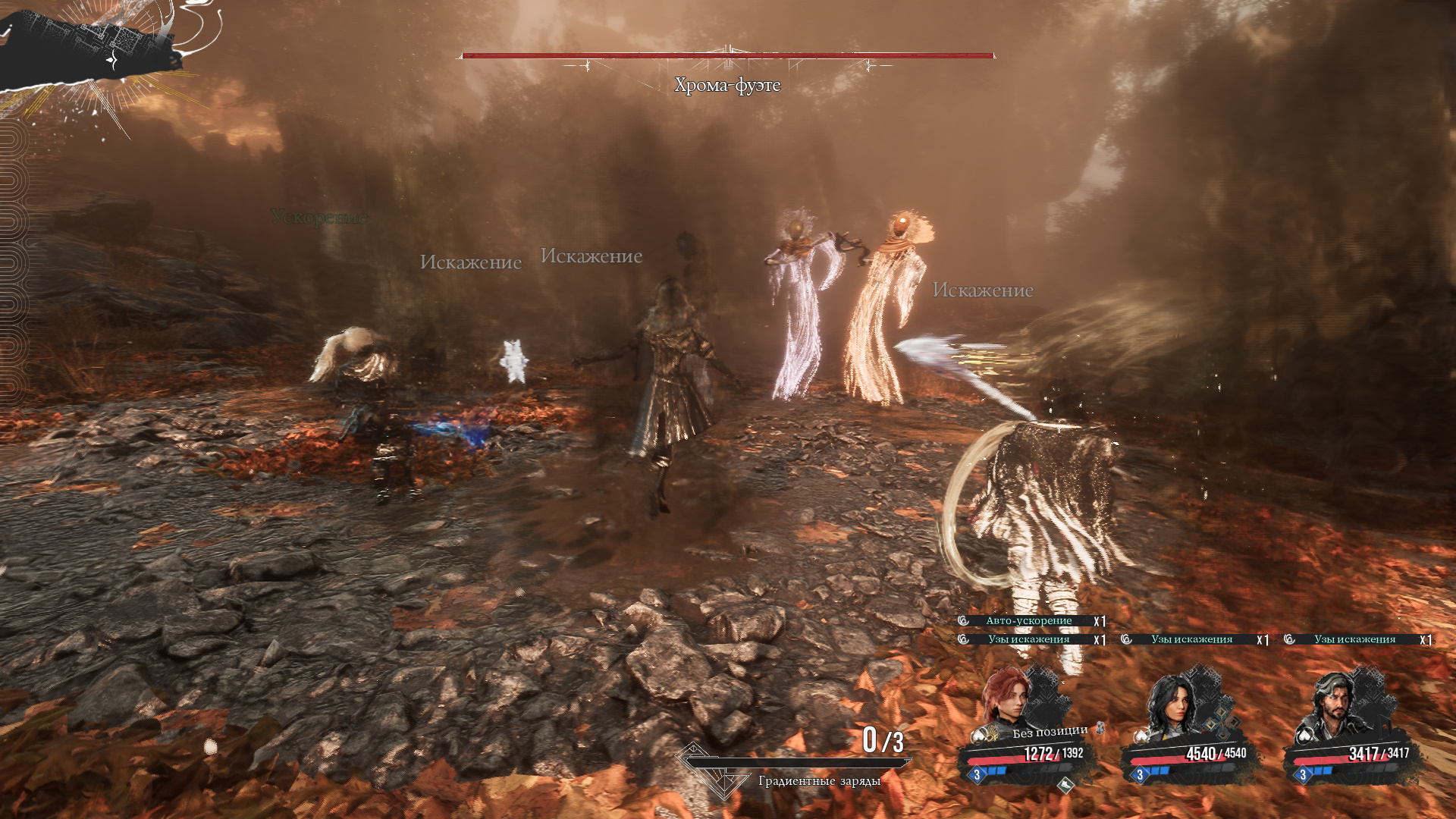Select the red-haired woman's portrait
1456x819 pixels.
click(1006, 698)
